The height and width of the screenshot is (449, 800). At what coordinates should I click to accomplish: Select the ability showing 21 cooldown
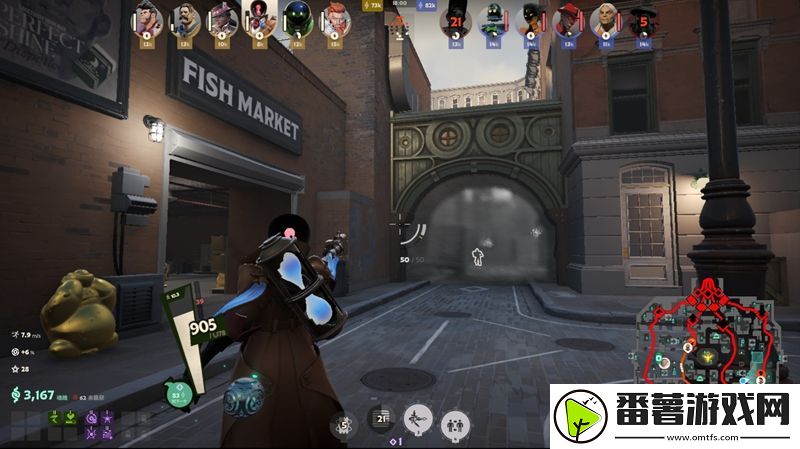pos(381,422)
